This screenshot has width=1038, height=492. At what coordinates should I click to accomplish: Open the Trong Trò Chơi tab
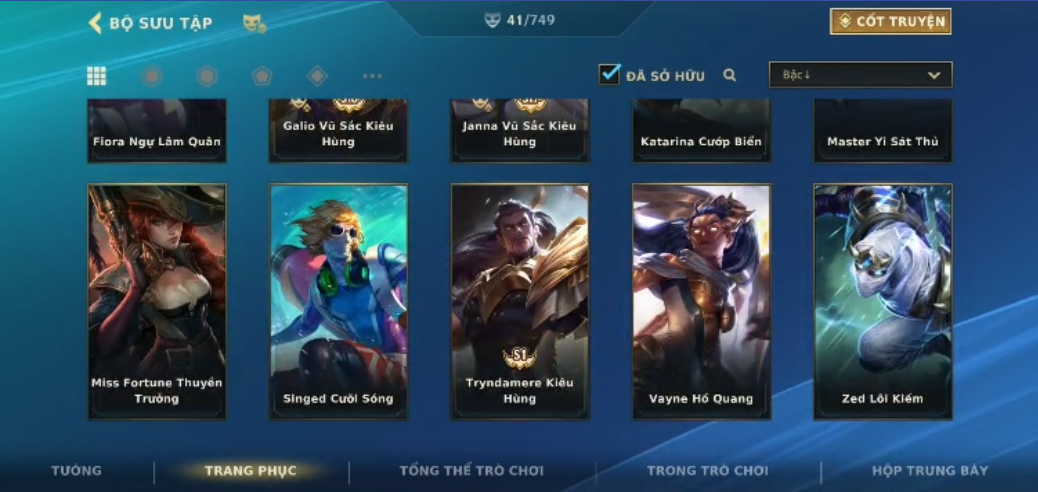[708, 471]
